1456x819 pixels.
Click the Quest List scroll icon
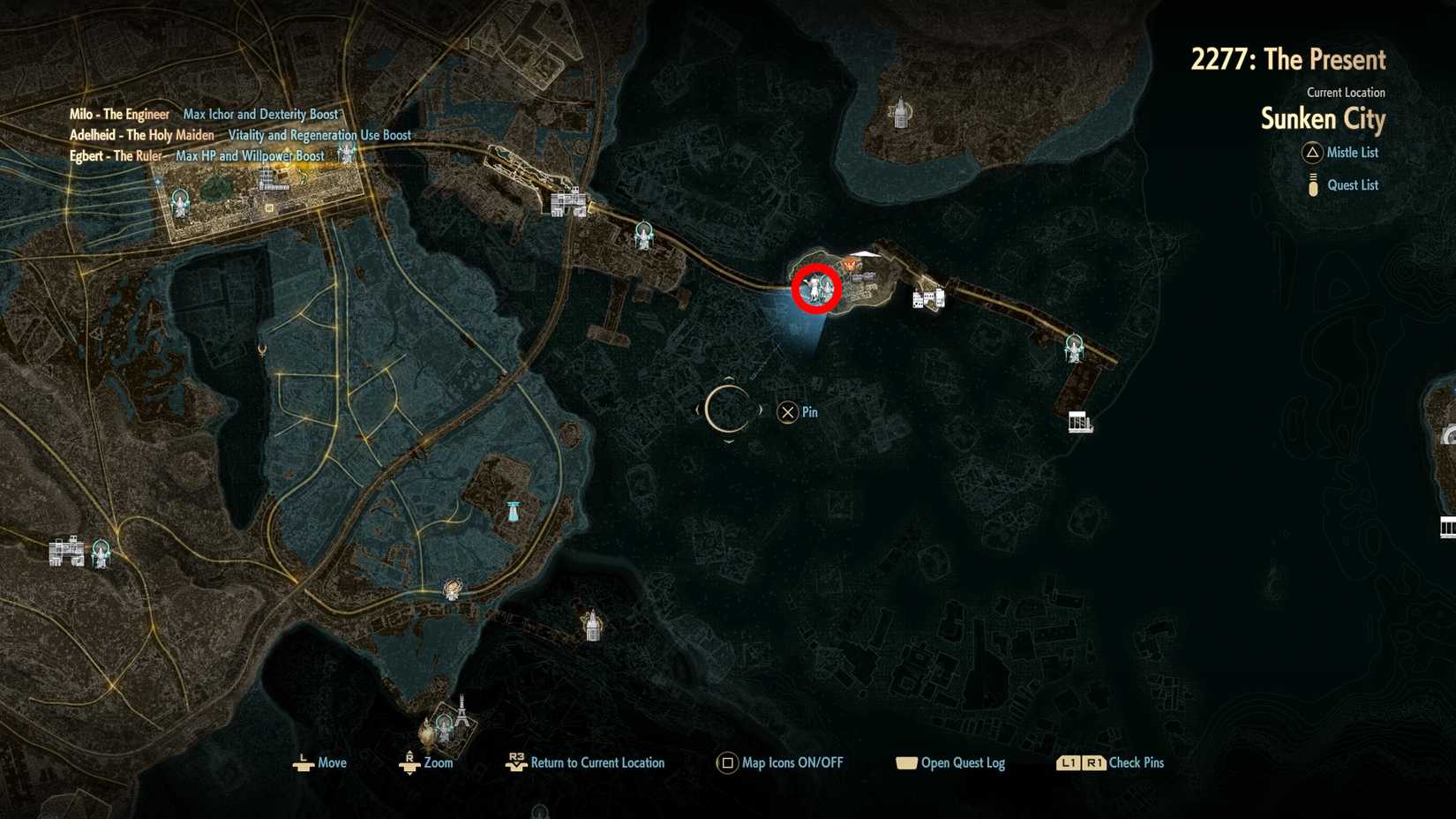(x=1311, y=184)
